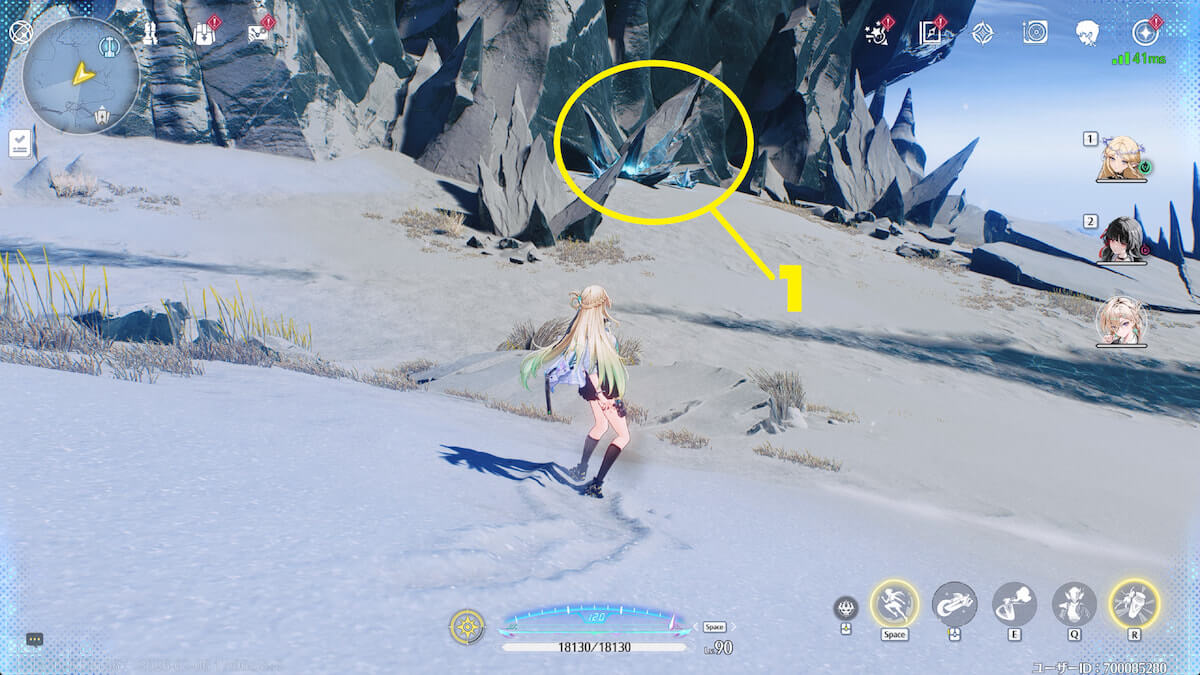This screenshot has height=675, width=1200.
Task: Open the disc-shaped icon in the top bar
Action: coord(1035,33)
